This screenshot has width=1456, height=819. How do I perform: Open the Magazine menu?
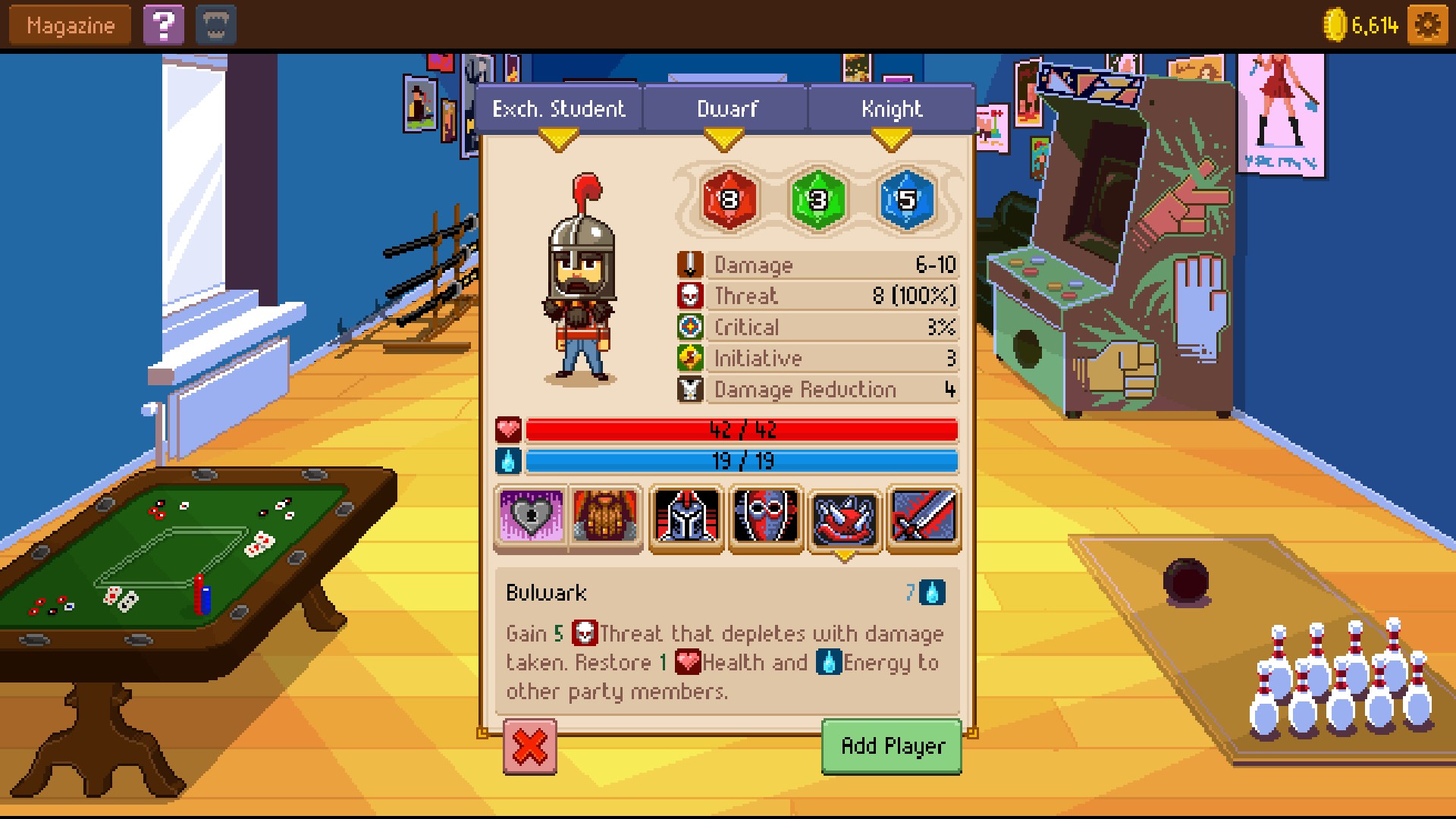pos(70,26)
